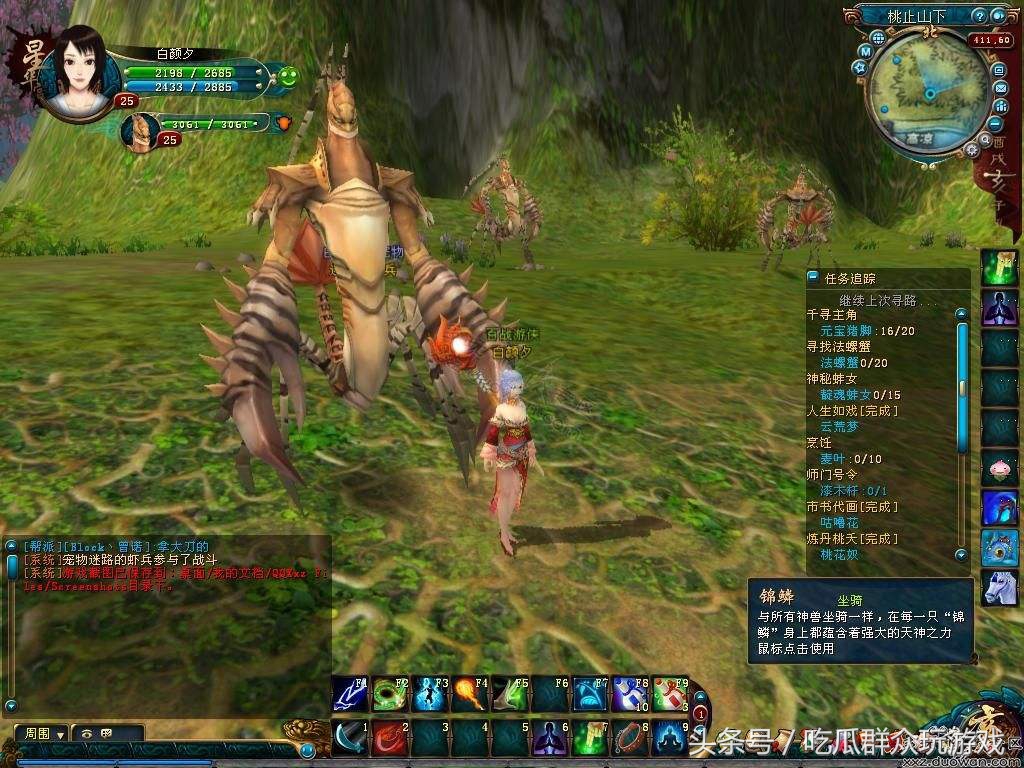Open the world map with the M button
1024x768 pixels.
[x=865, y=50]
